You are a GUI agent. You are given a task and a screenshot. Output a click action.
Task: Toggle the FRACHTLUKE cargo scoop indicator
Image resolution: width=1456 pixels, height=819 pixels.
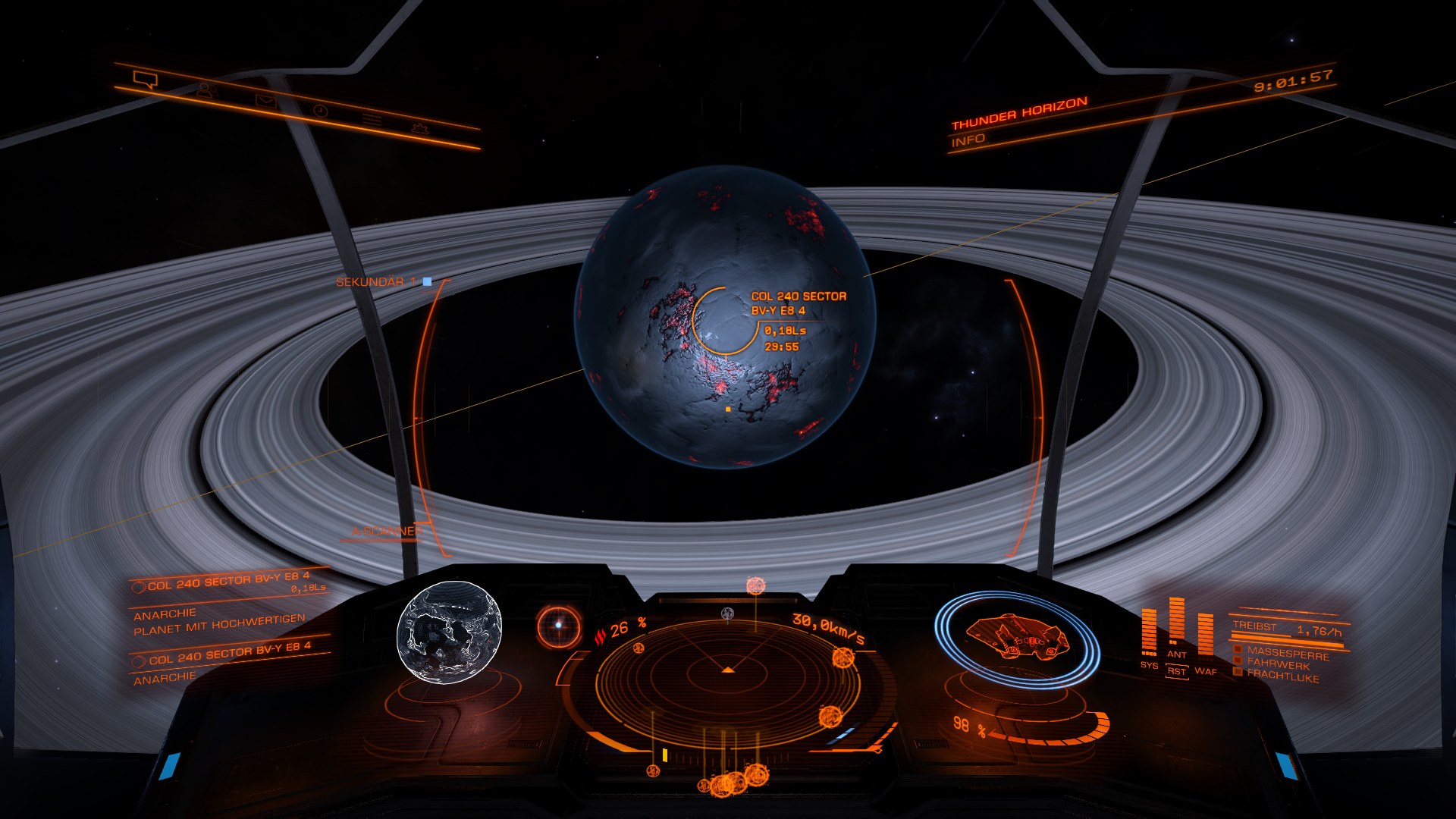click(1282, 676)
